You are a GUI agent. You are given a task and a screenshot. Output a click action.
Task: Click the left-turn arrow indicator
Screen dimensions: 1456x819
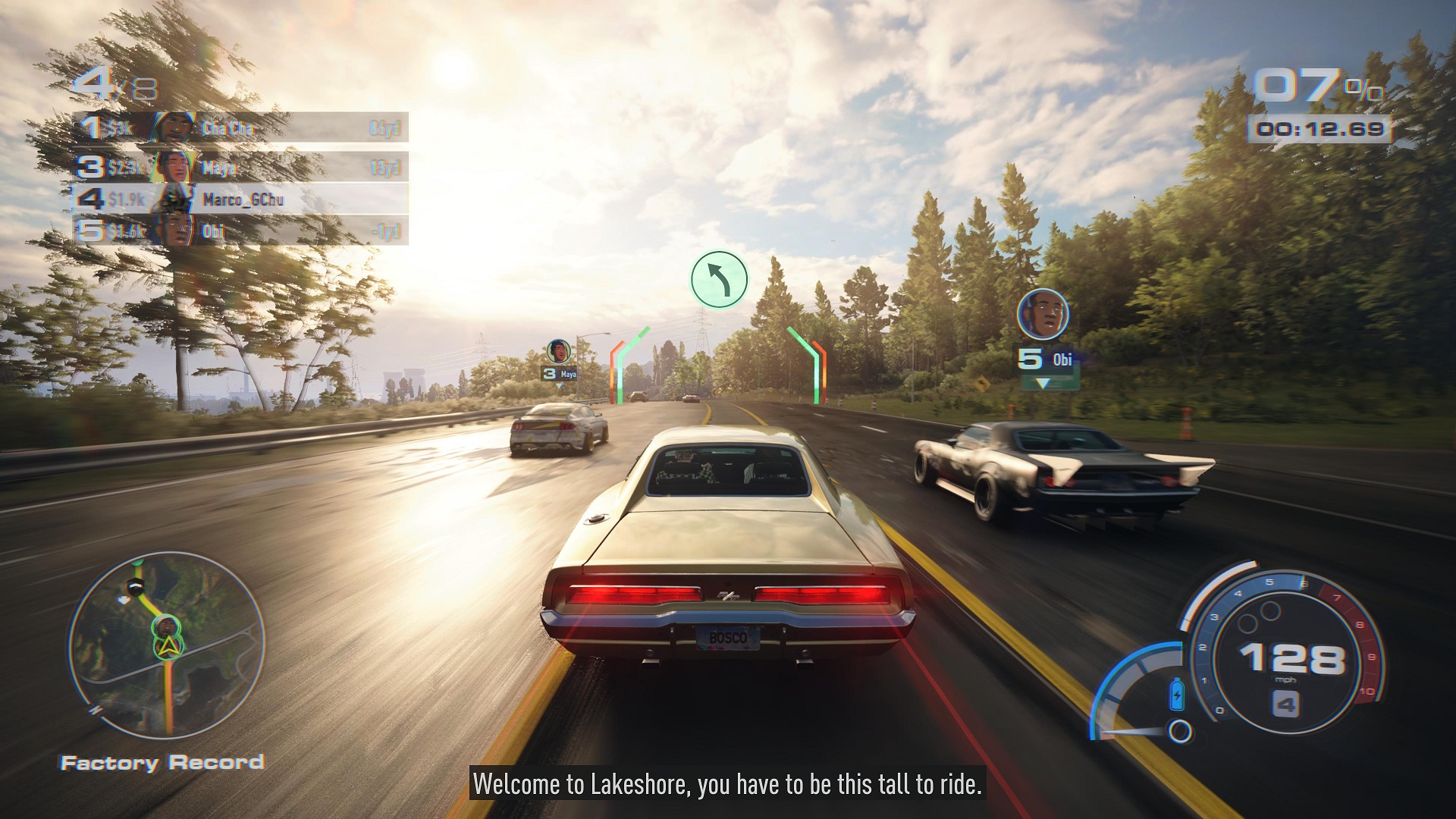[719, 280]
